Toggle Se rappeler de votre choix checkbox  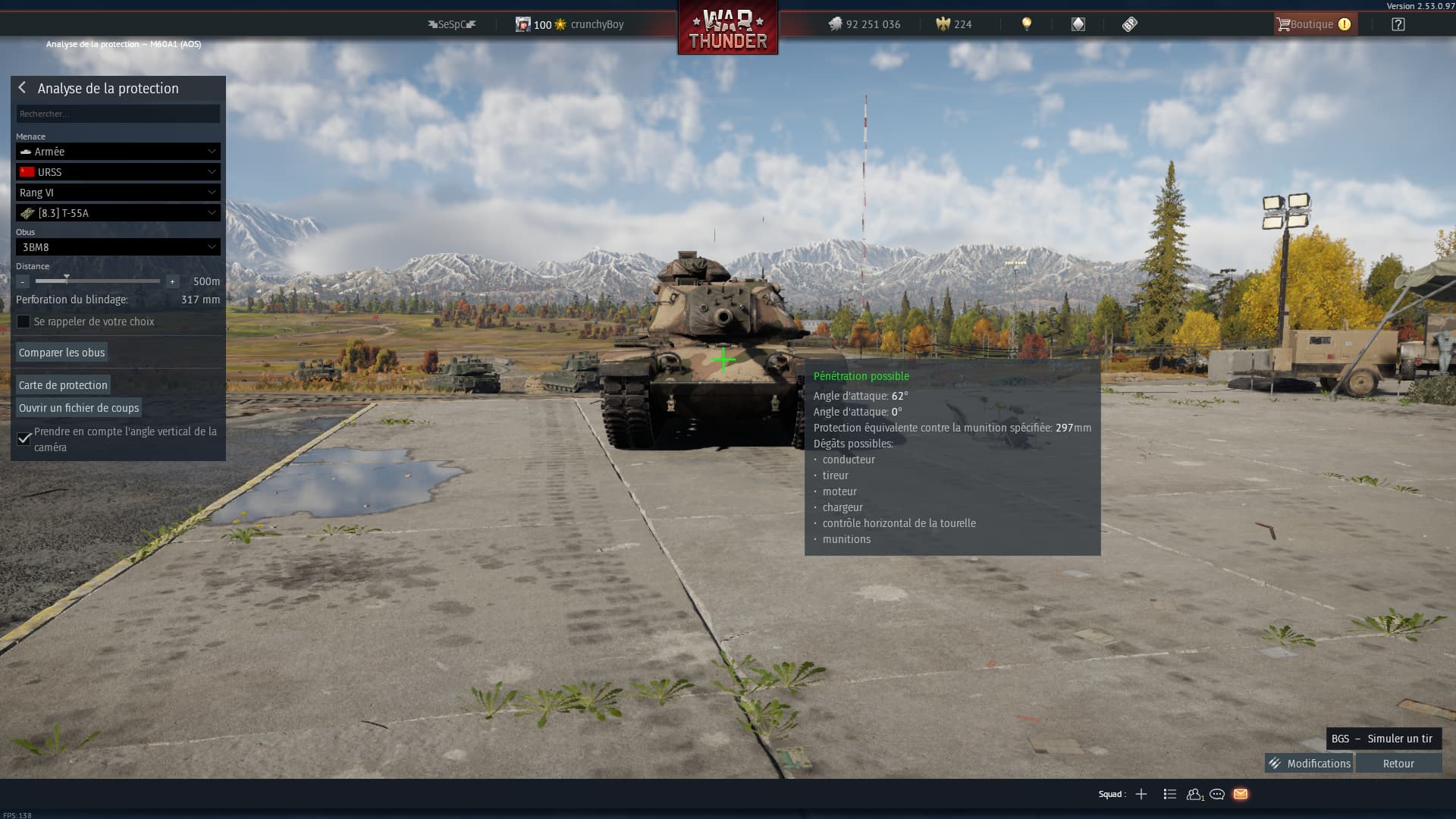pyautogui.click(x=24, y=322)
